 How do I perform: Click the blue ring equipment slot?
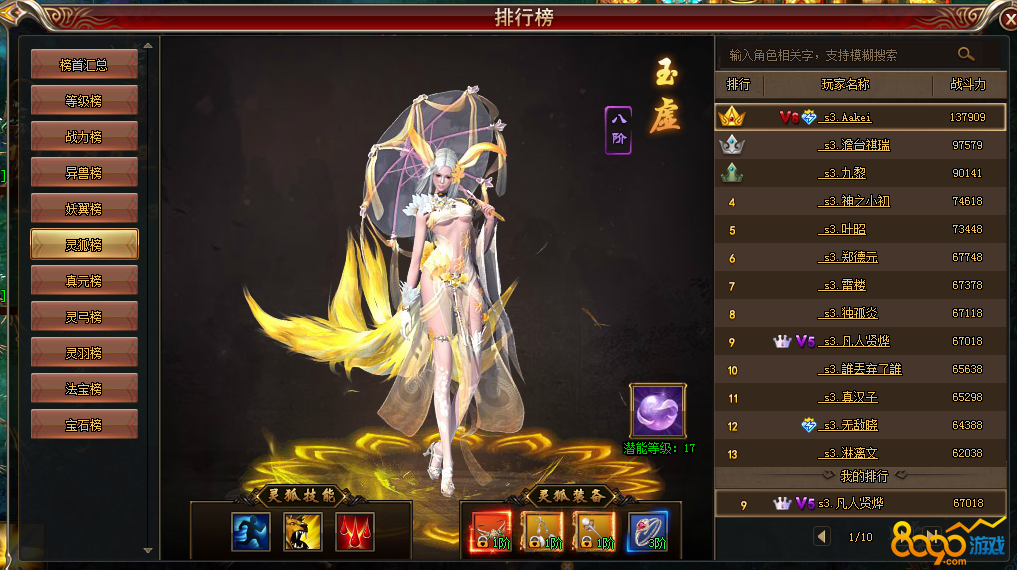click(645, 531)
